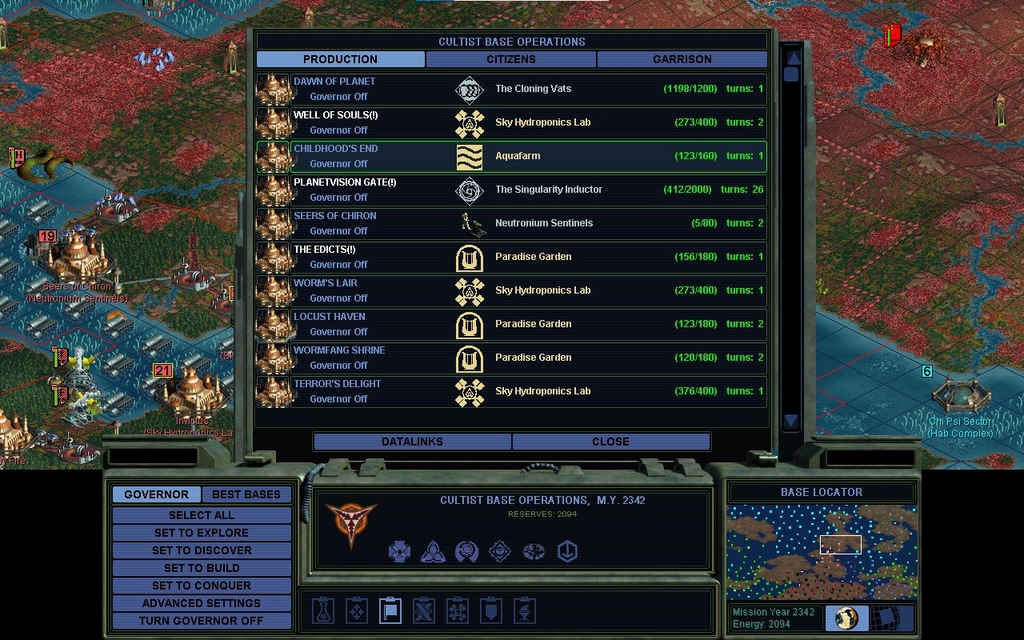The height and width of the screenshot is (640, 1024).
Task: Set governors to Explore
Action: click(201, 533)
